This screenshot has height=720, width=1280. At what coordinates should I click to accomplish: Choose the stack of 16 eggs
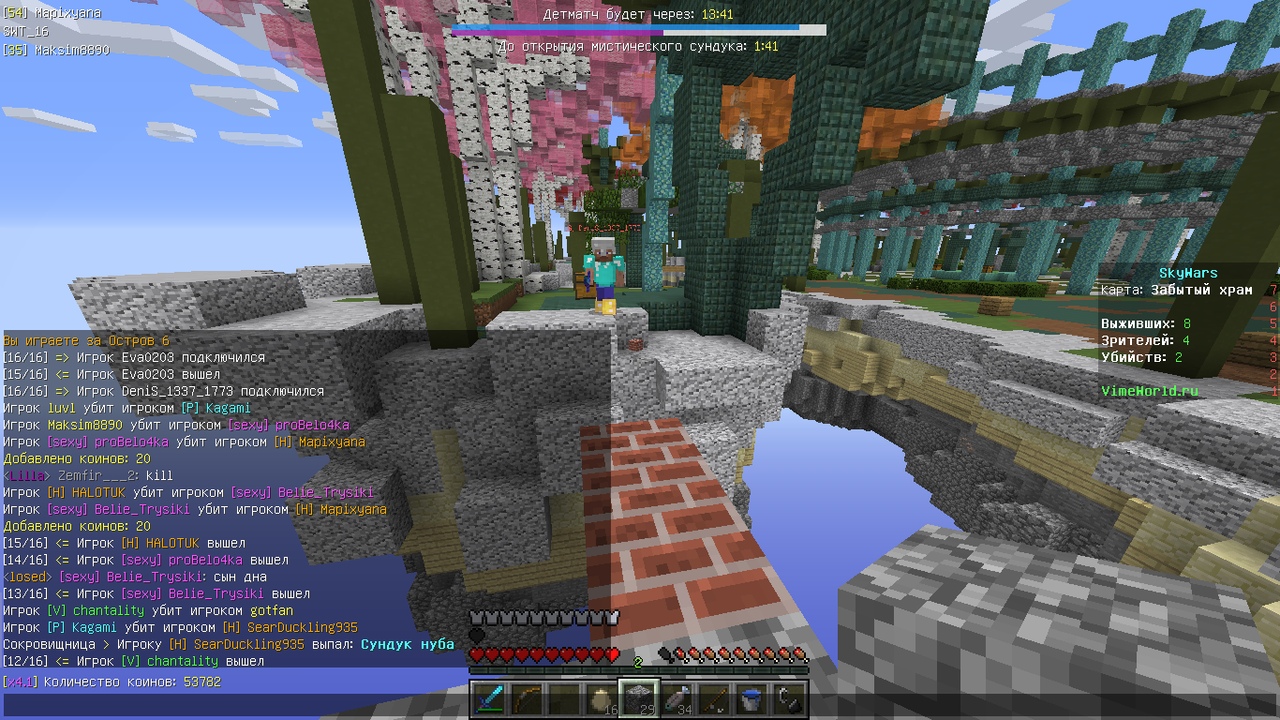coord(602,699)
